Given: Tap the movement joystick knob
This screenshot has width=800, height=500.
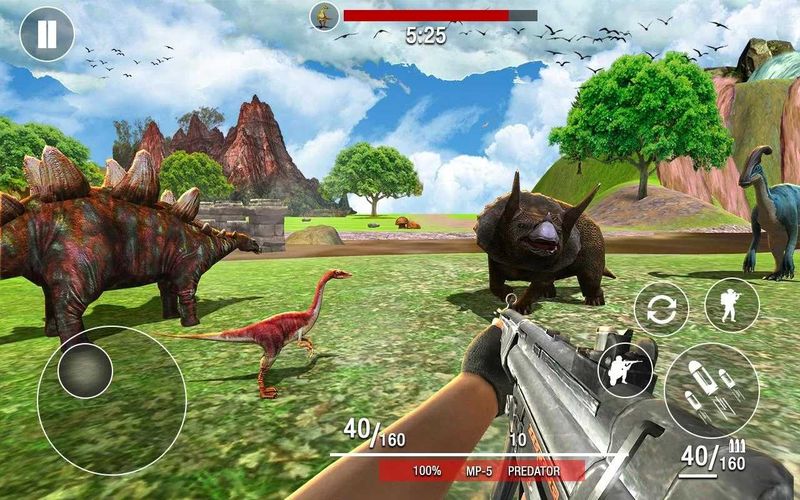Looking at the screenshot, I should click(85, 369).
